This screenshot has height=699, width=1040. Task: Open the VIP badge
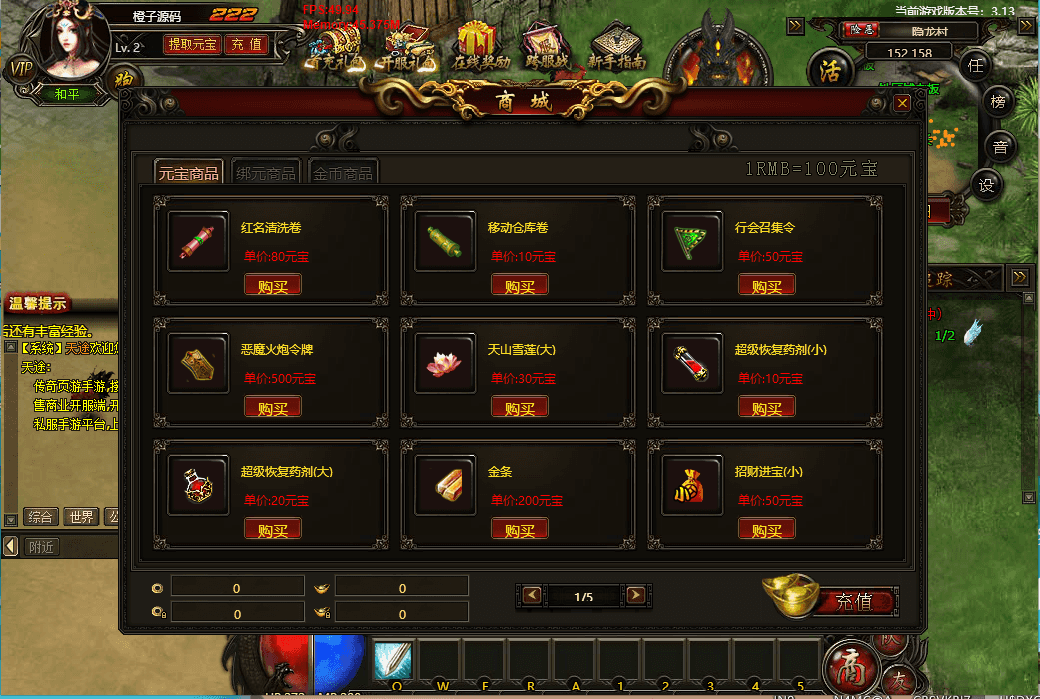[x=19, y=68]
